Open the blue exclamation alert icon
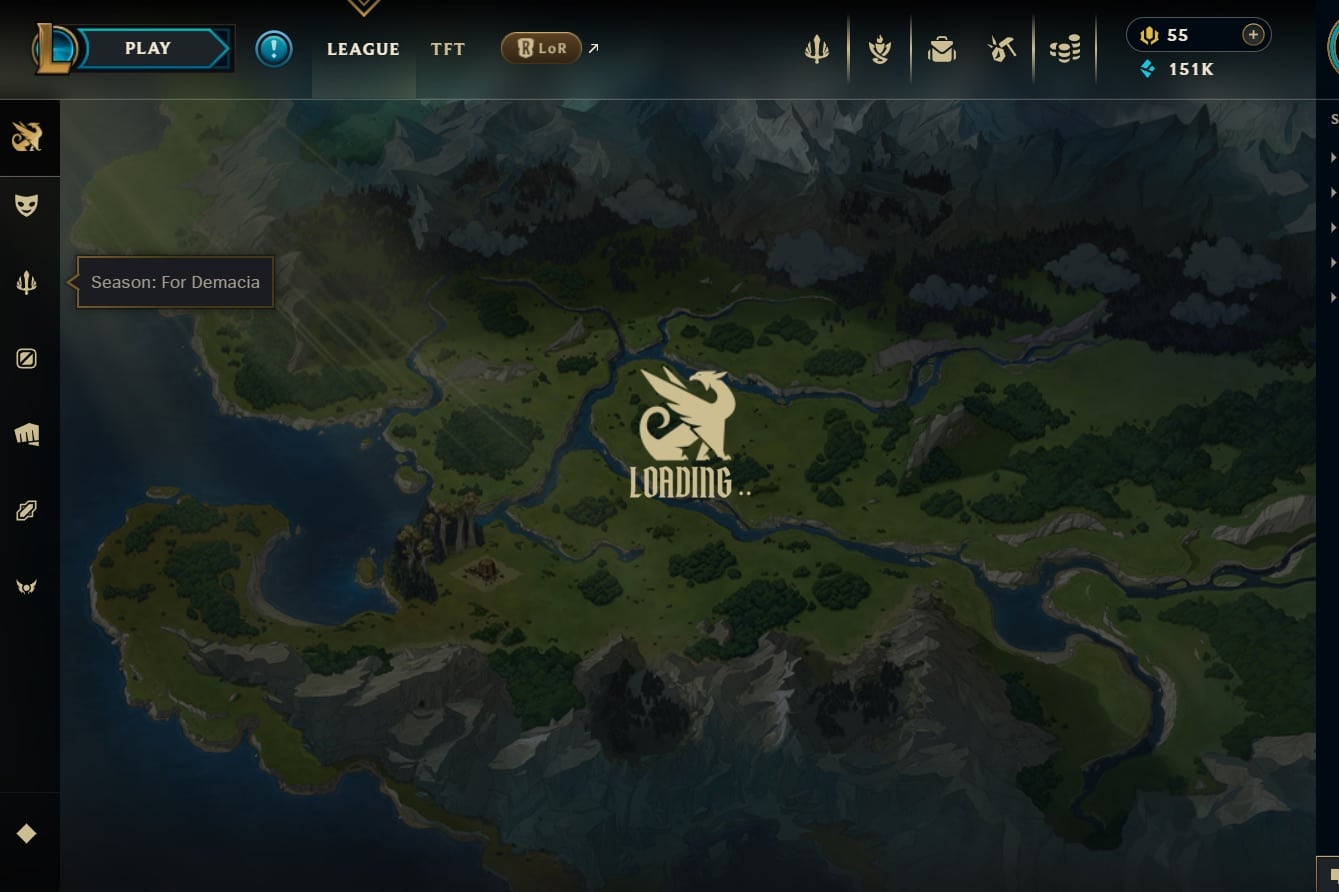Viewport: 1339px width, 892px height. [274, 48]
